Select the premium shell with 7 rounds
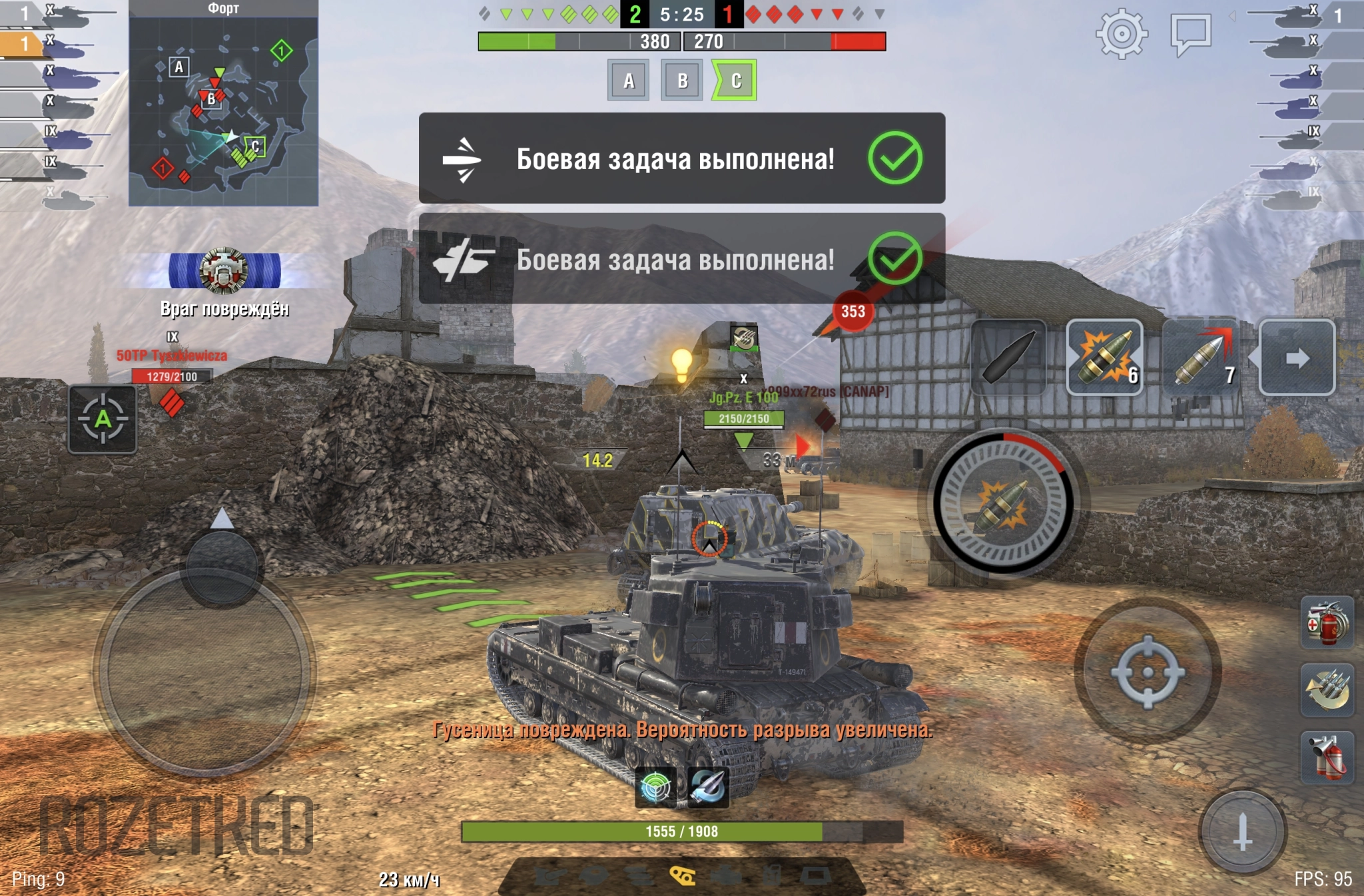 tap(1201, 357)
